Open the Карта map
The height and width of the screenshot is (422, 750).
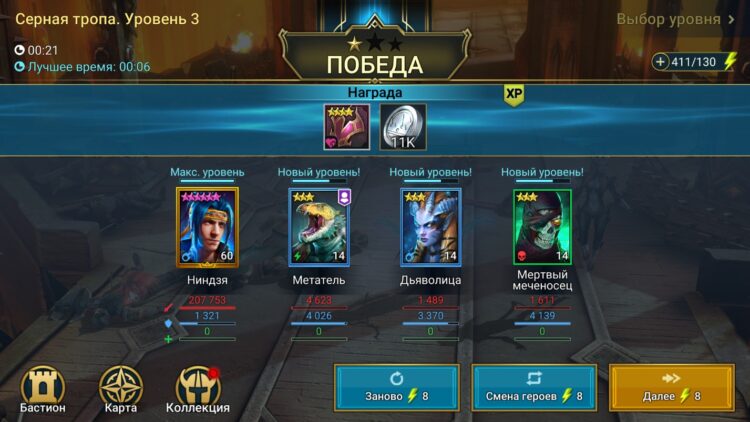[x=120, y=389]
